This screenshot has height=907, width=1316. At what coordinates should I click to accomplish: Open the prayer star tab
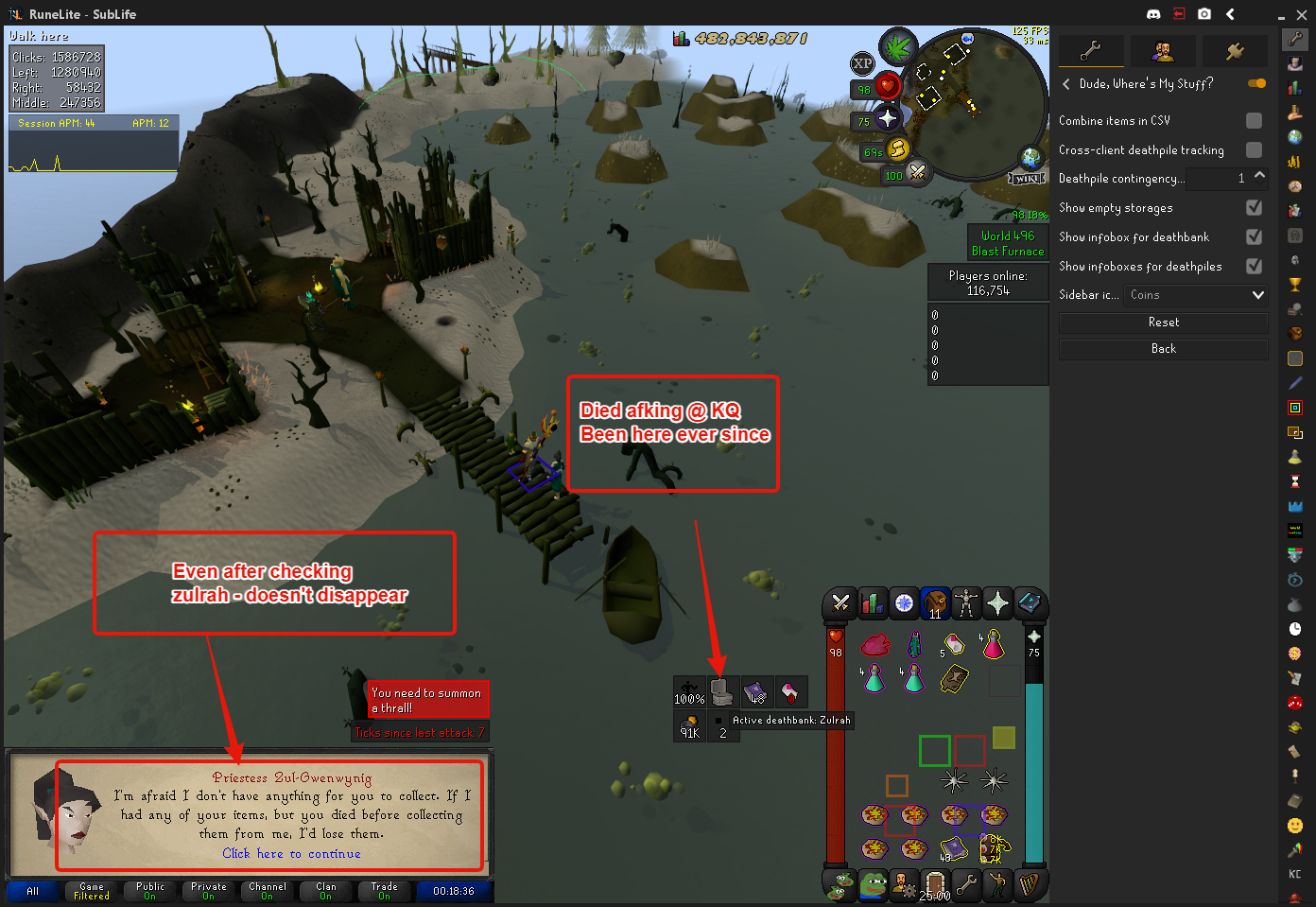[x=997, y=602]
